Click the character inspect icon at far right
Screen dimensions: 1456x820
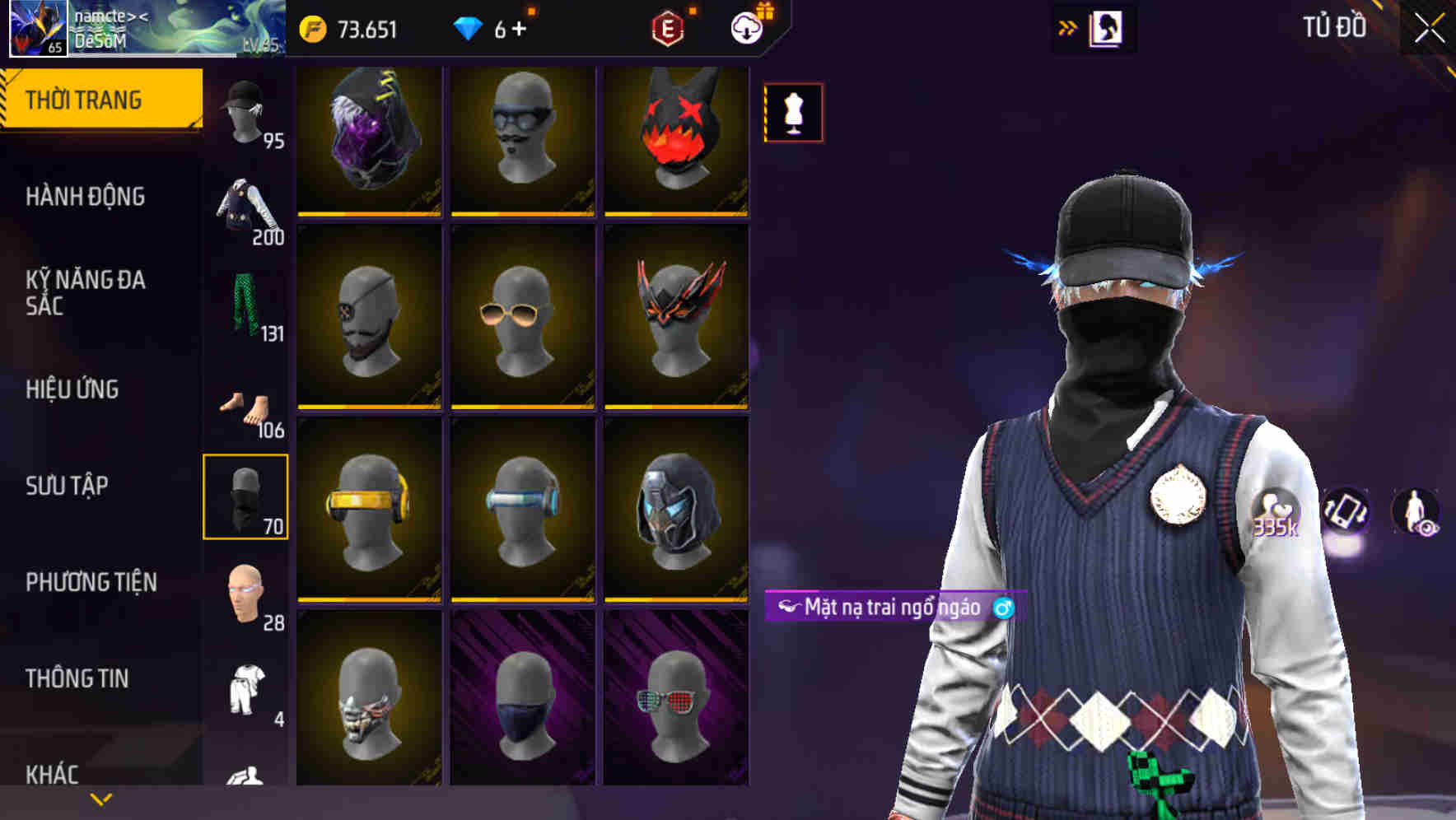click(1418, 508)
